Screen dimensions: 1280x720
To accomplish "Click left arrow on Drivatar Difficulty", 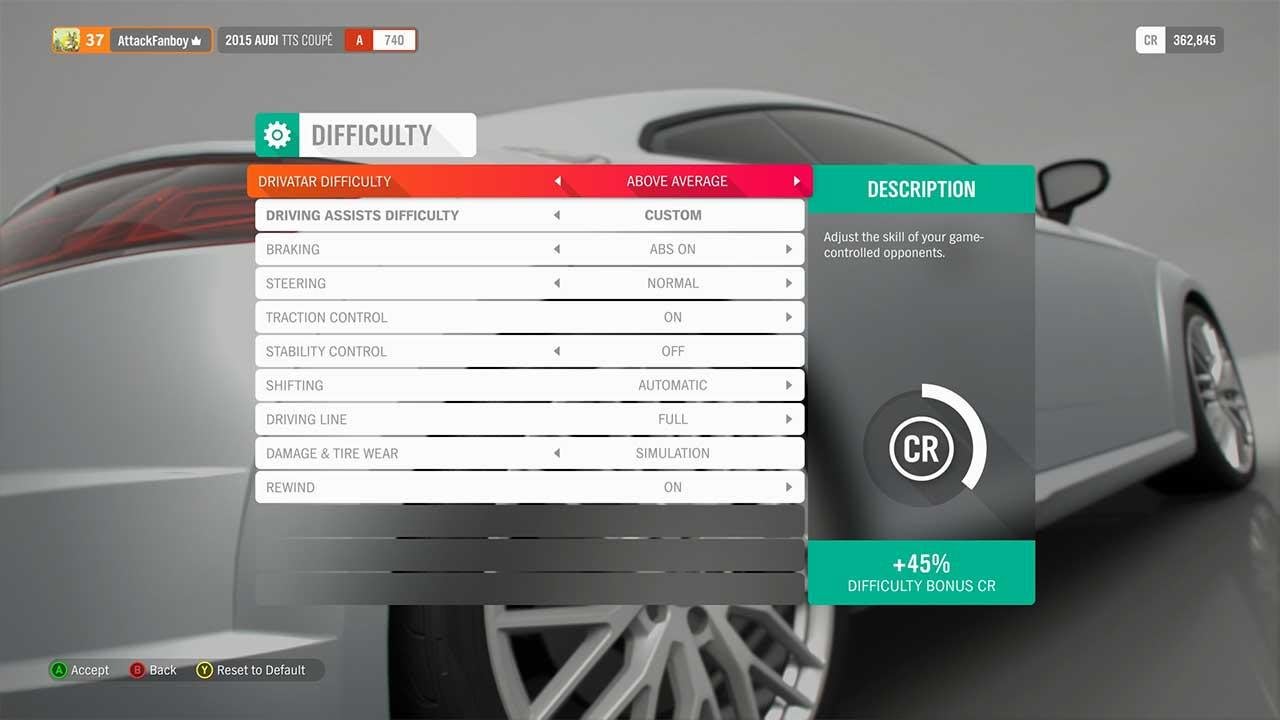I will pos(558,182).
